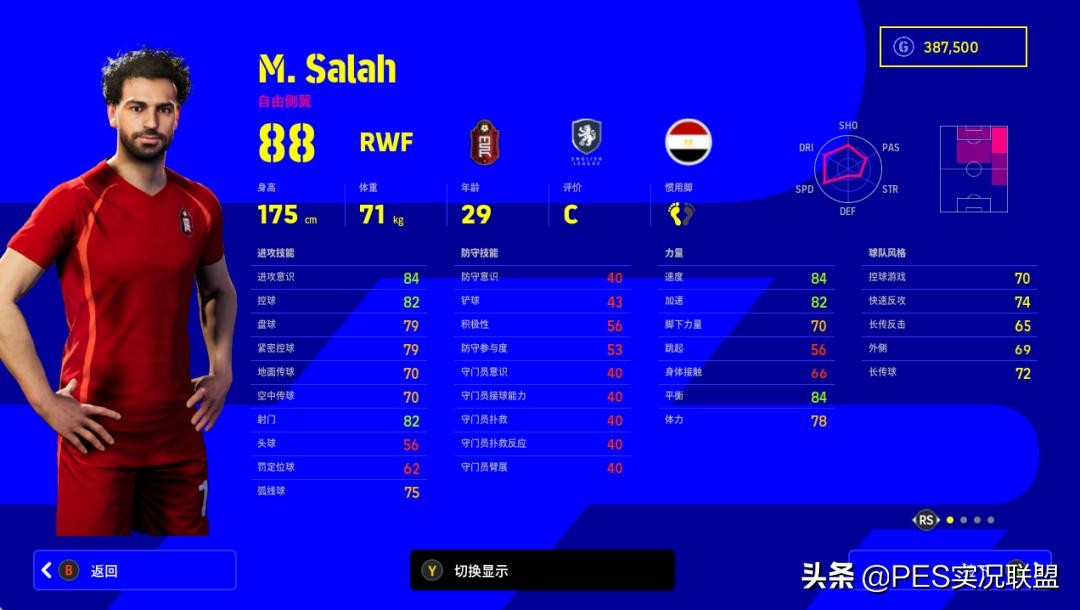Select the 切换显示 switch display button
The width and height of the screenshot is (1080, 610).
point(542,570)
